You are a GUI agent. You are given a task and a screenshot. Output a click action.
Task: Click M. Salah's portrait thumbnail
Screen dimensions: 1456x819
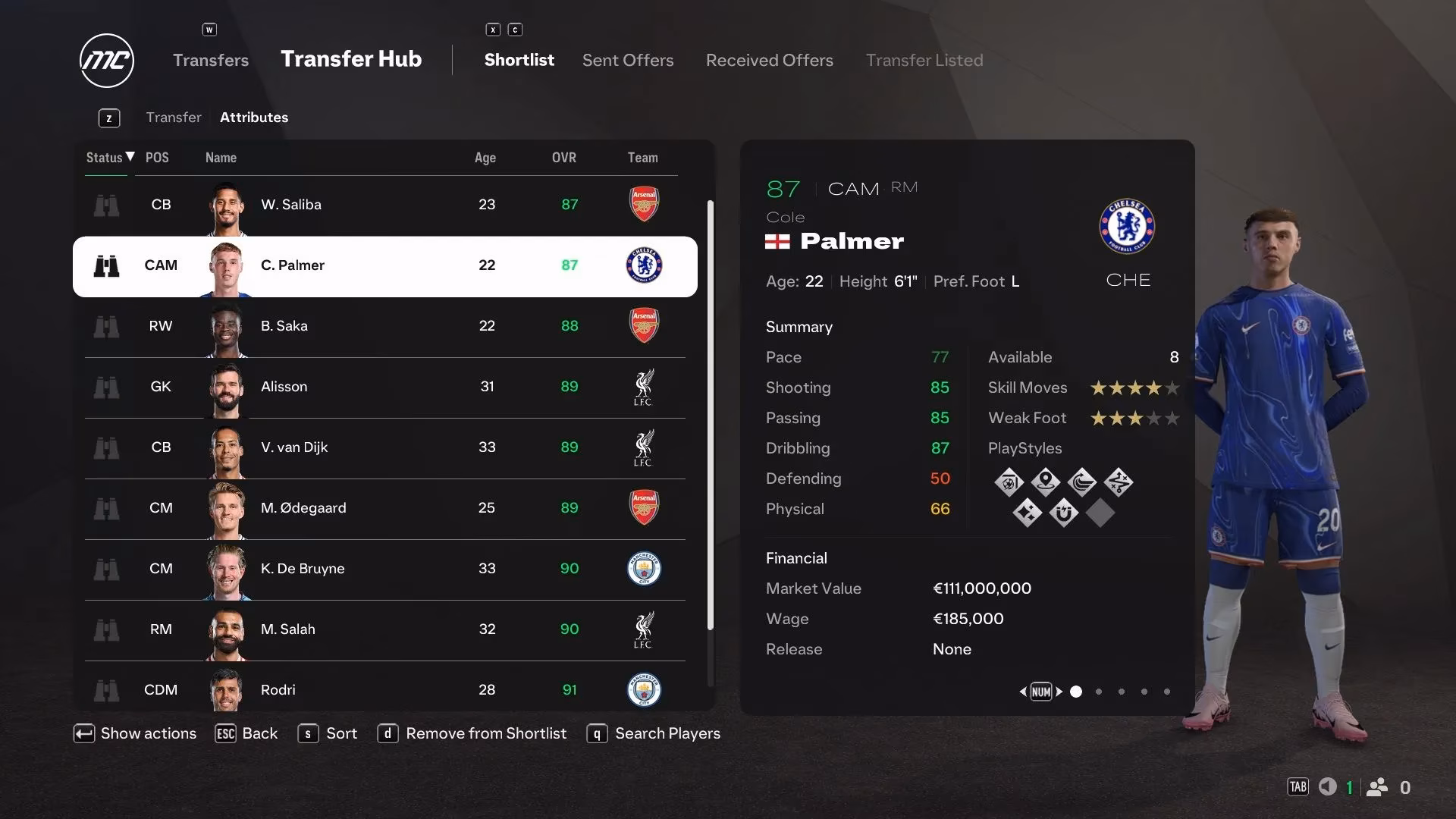[226, 630]
